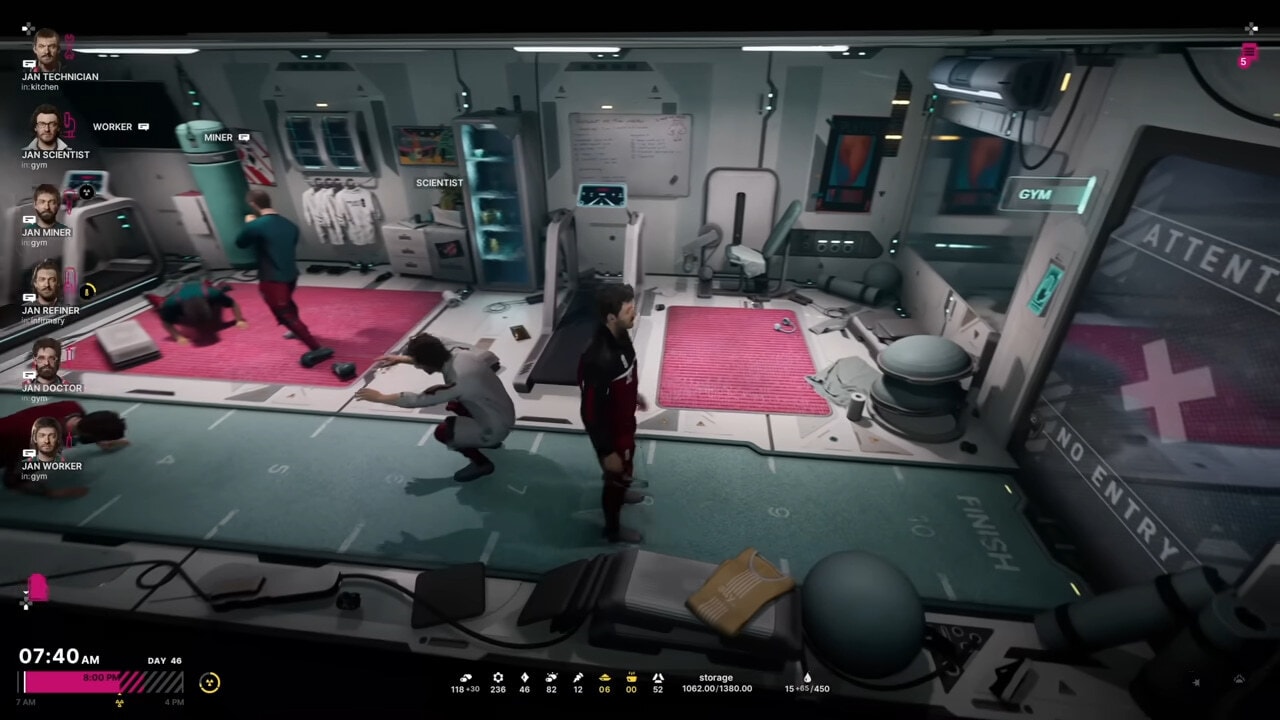1280x720 pixels.
Task: Select Jan Scientist's portrait
Action: [46, 126]
